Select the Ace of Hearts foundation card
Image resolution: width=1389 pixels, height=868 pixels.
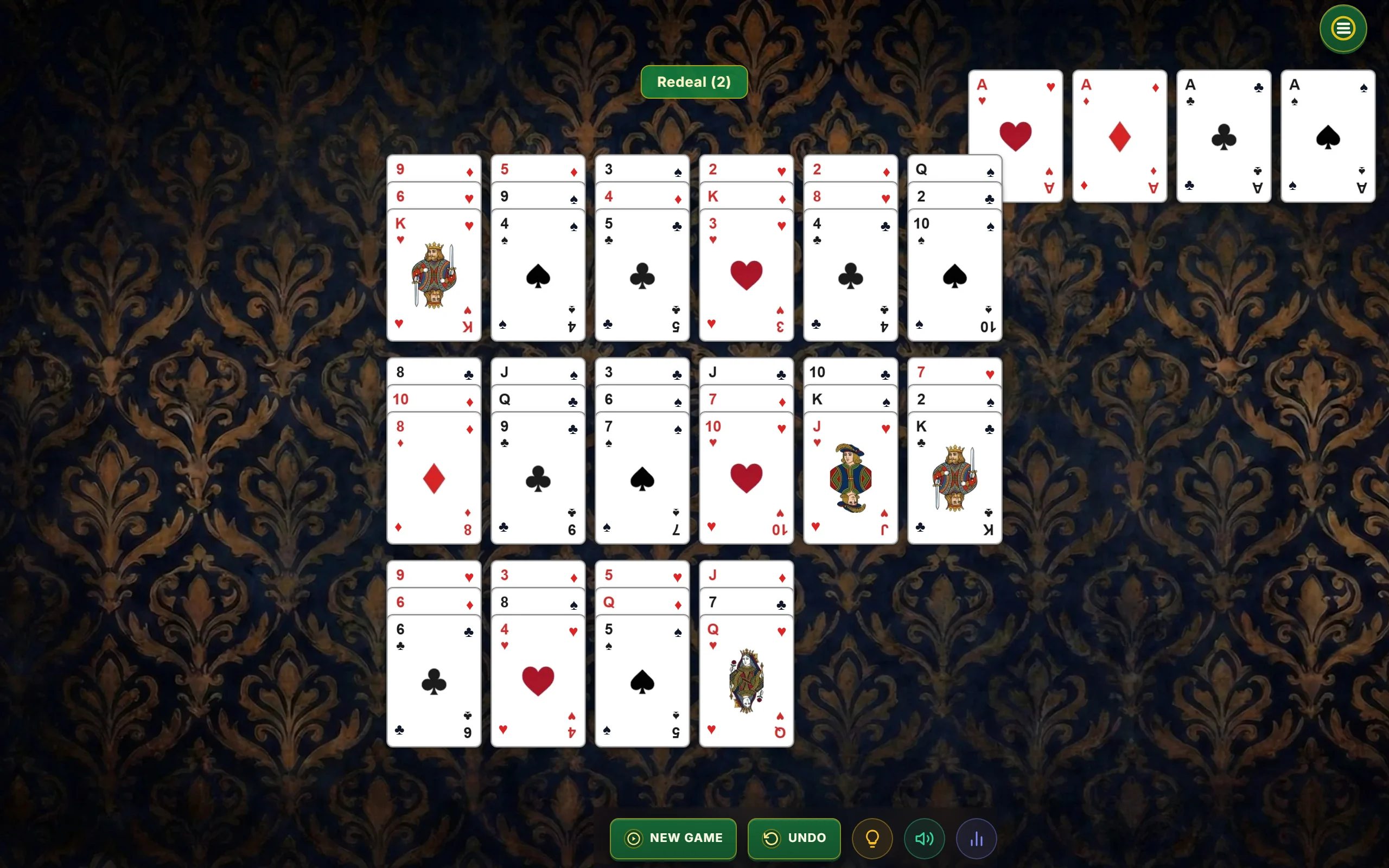pos(1015,136)
